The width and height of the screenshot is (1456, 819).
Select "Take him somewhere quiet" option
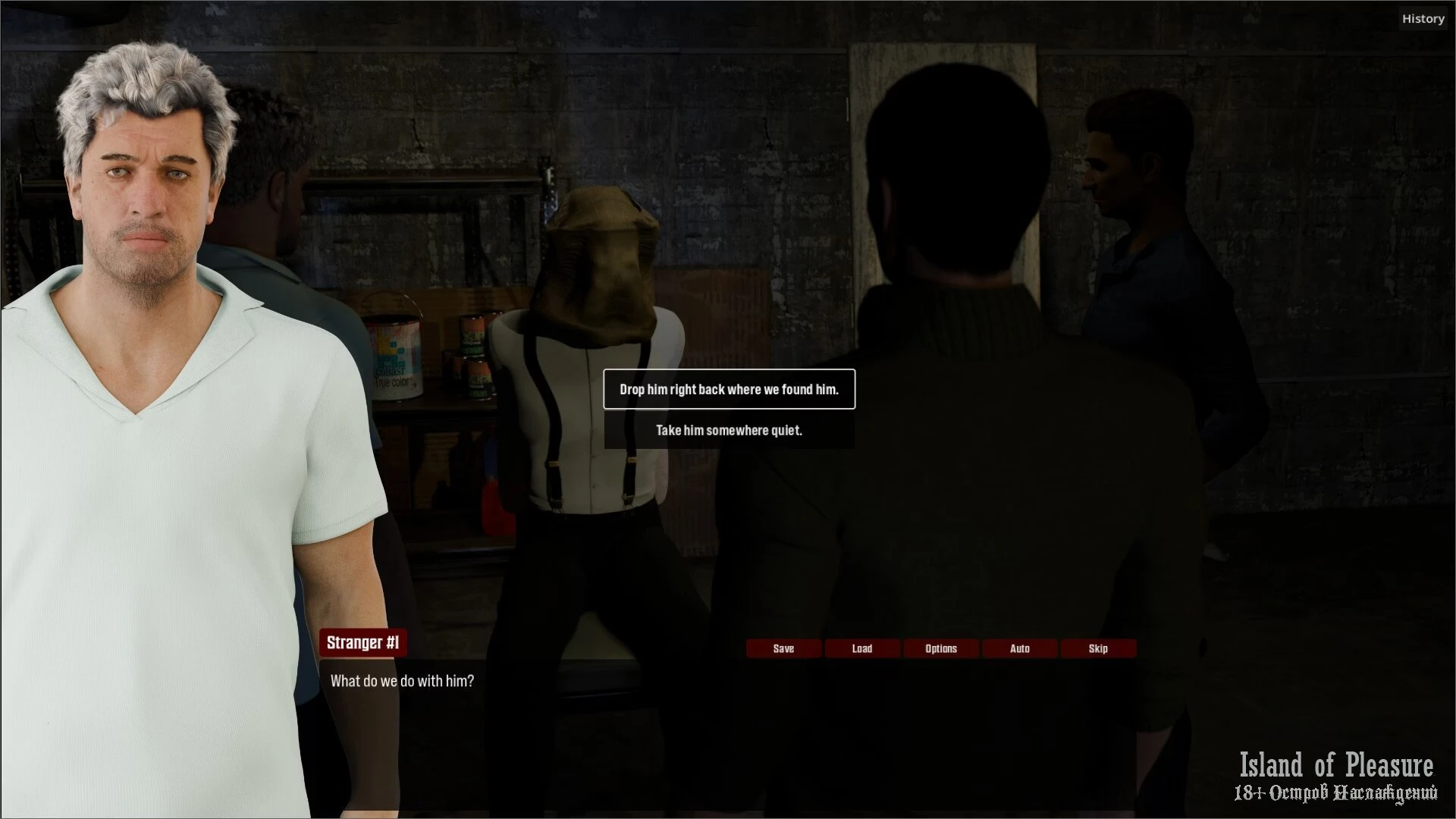coord(729,430)
